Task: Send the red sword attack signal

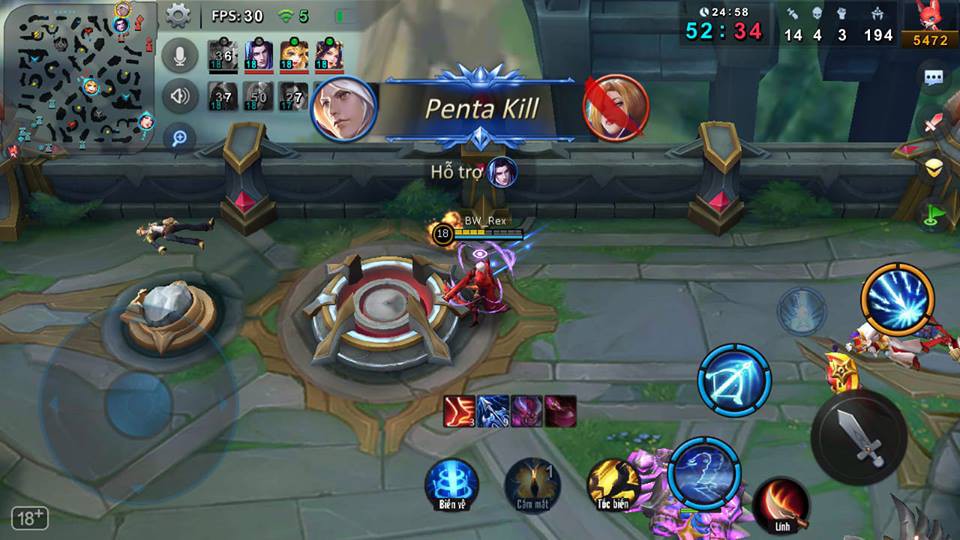Action: [x=934, y=124]
